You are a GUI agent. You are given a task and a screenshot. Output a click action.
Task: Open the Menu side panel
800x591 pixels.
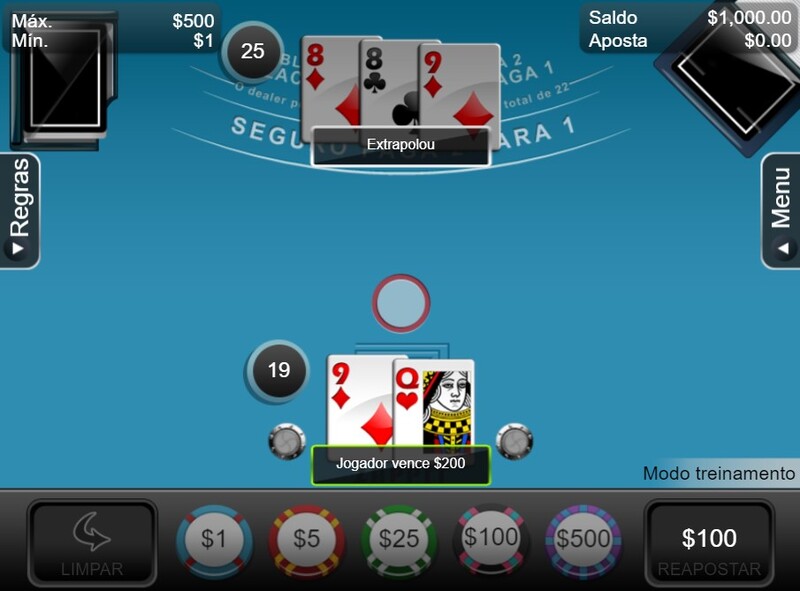(781, 211)
